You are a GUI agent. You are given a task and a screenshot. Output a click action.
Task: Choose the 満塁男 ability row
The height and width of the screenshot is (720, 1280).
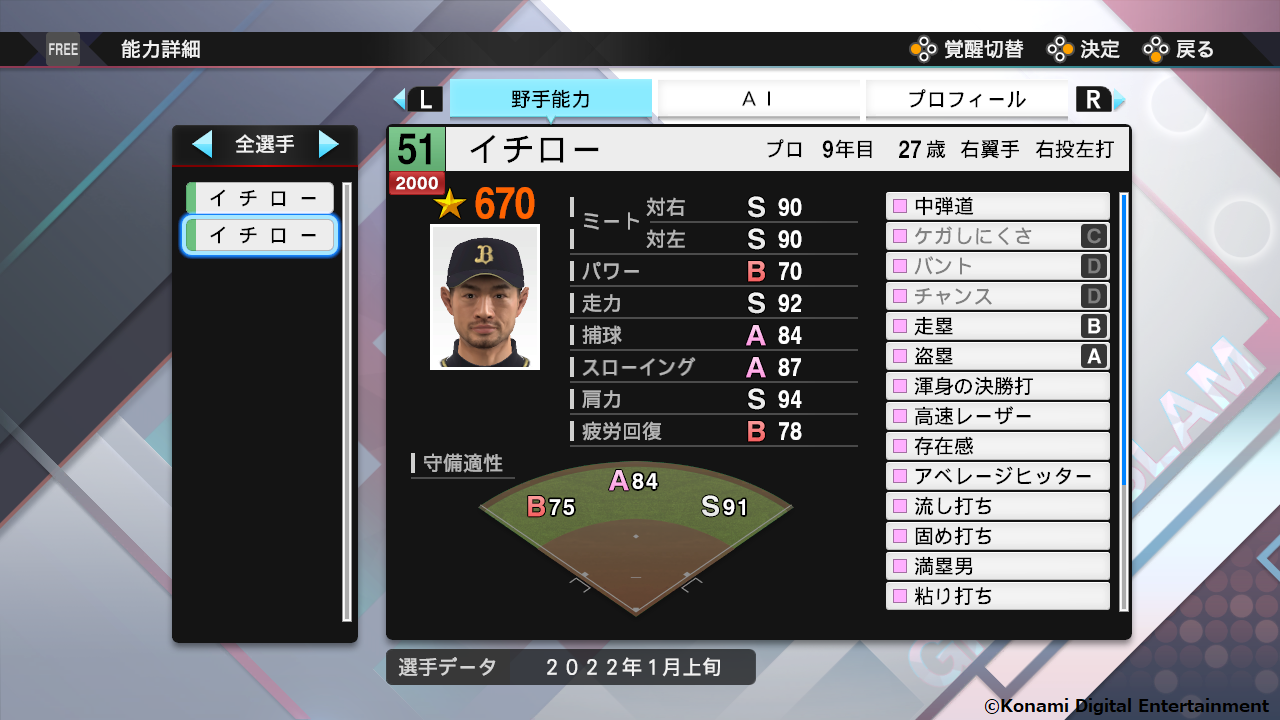[x=997, y=566]
